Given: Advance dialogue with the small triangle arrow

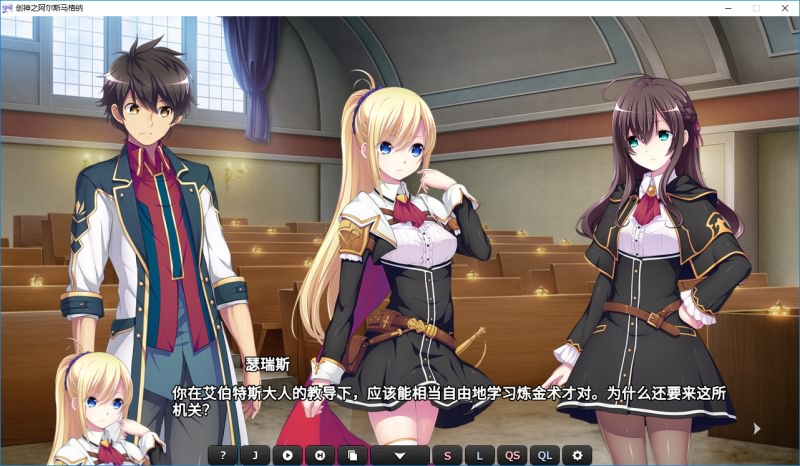Looking at the screenshot, I should 757,428.
